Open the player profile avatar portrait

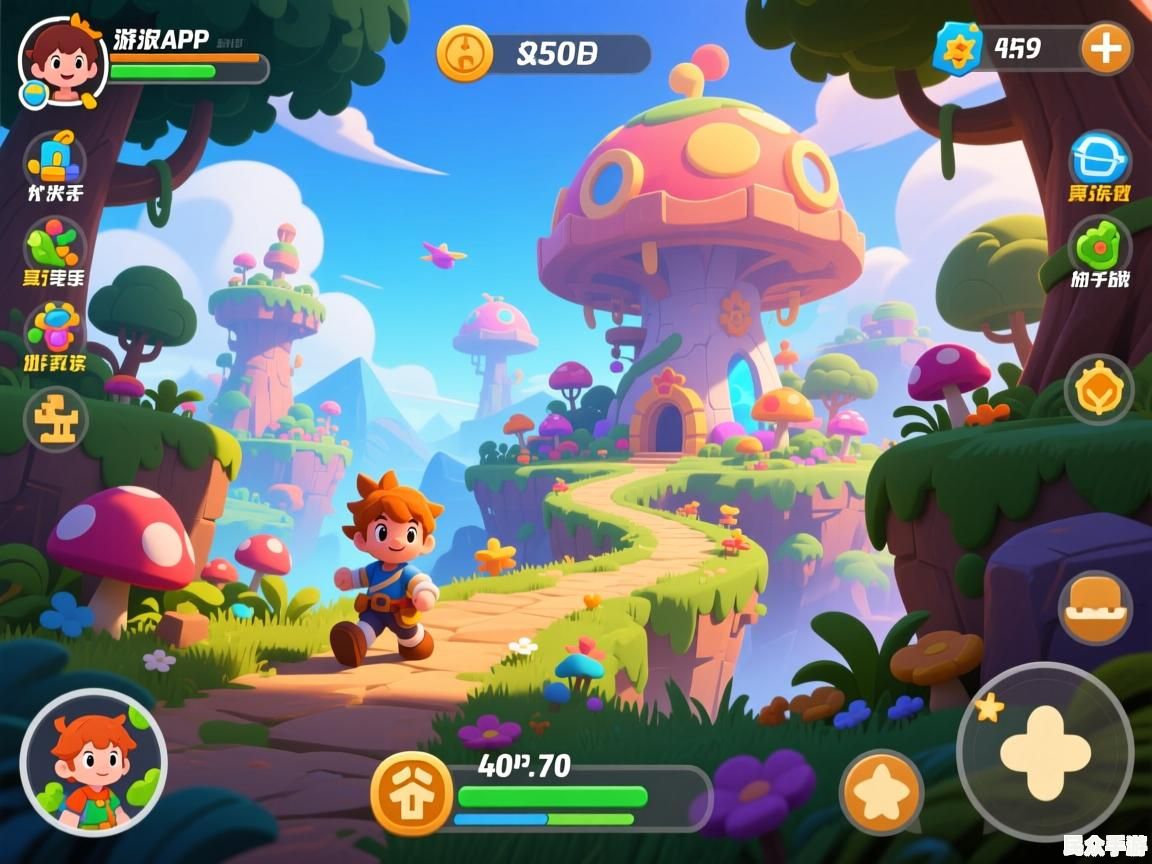tap(62, 60)
